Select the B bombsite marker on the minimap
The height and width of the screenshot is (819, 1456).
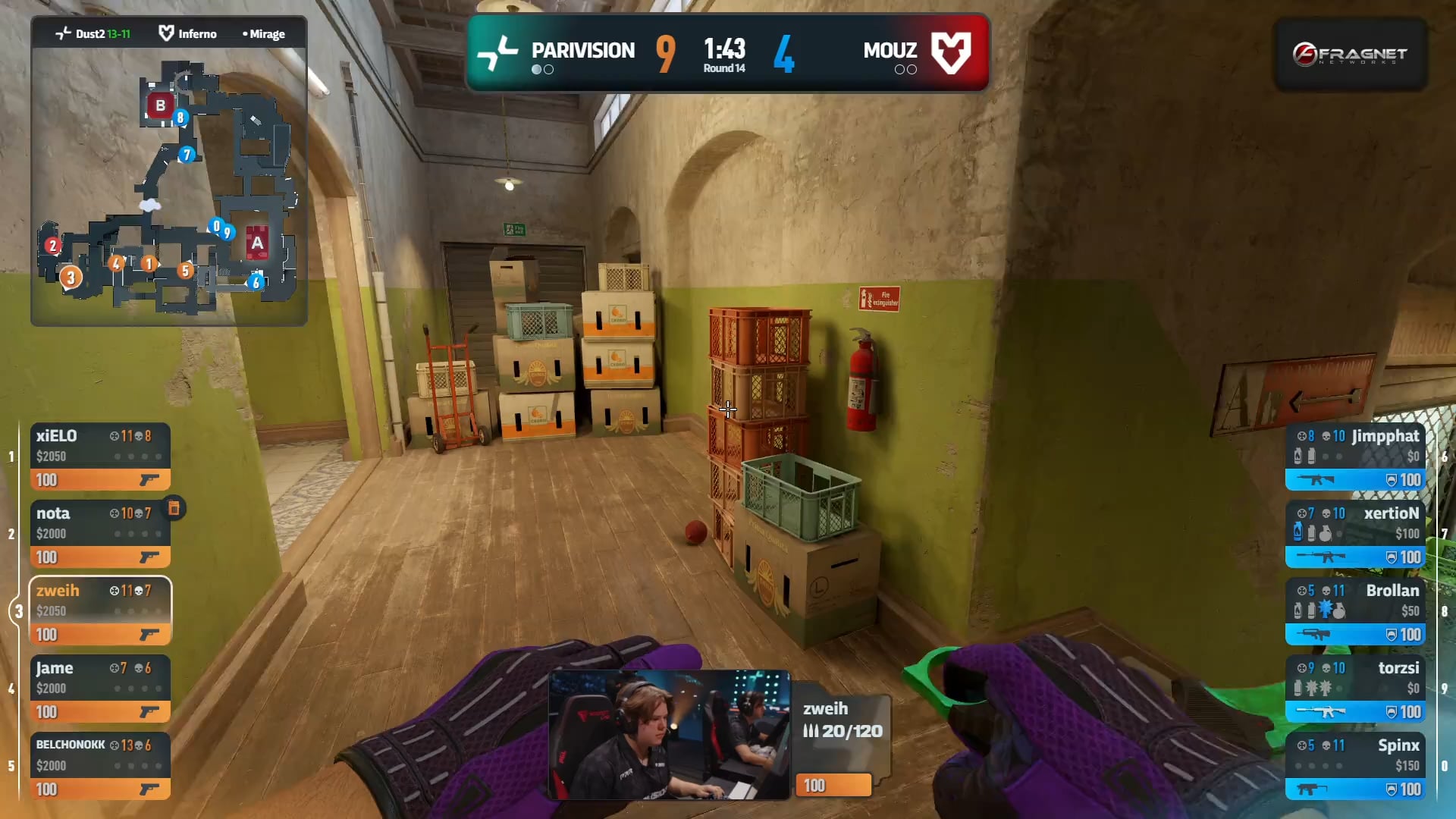[x=160, y=105]
